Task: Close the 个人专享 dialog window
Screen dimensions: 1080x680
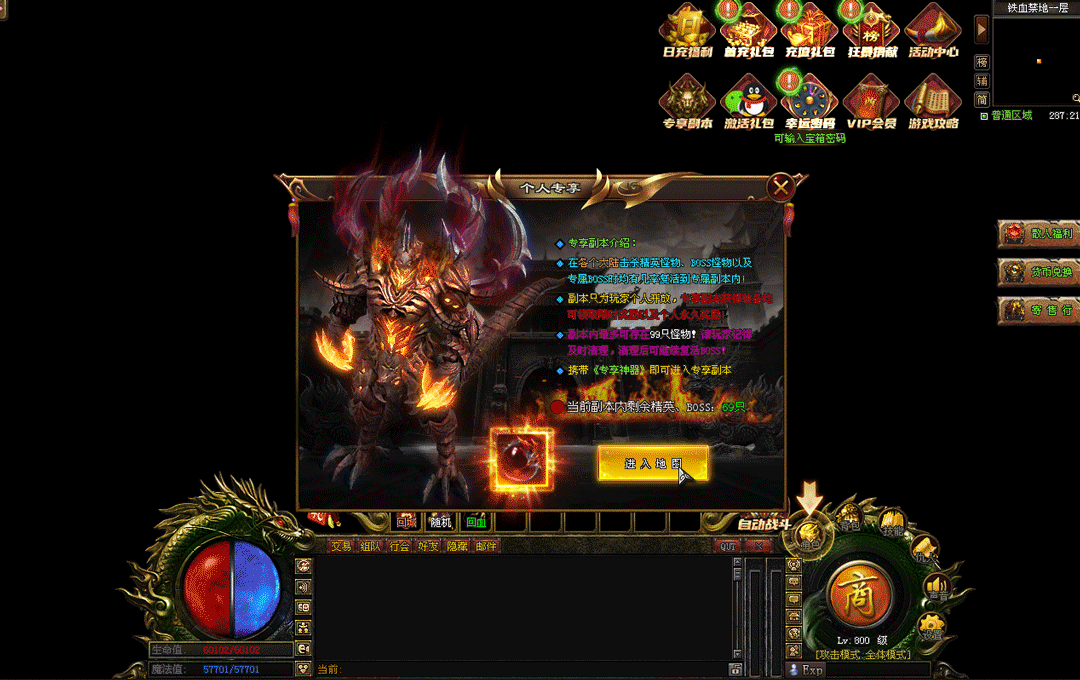Action: coord(781,186)
